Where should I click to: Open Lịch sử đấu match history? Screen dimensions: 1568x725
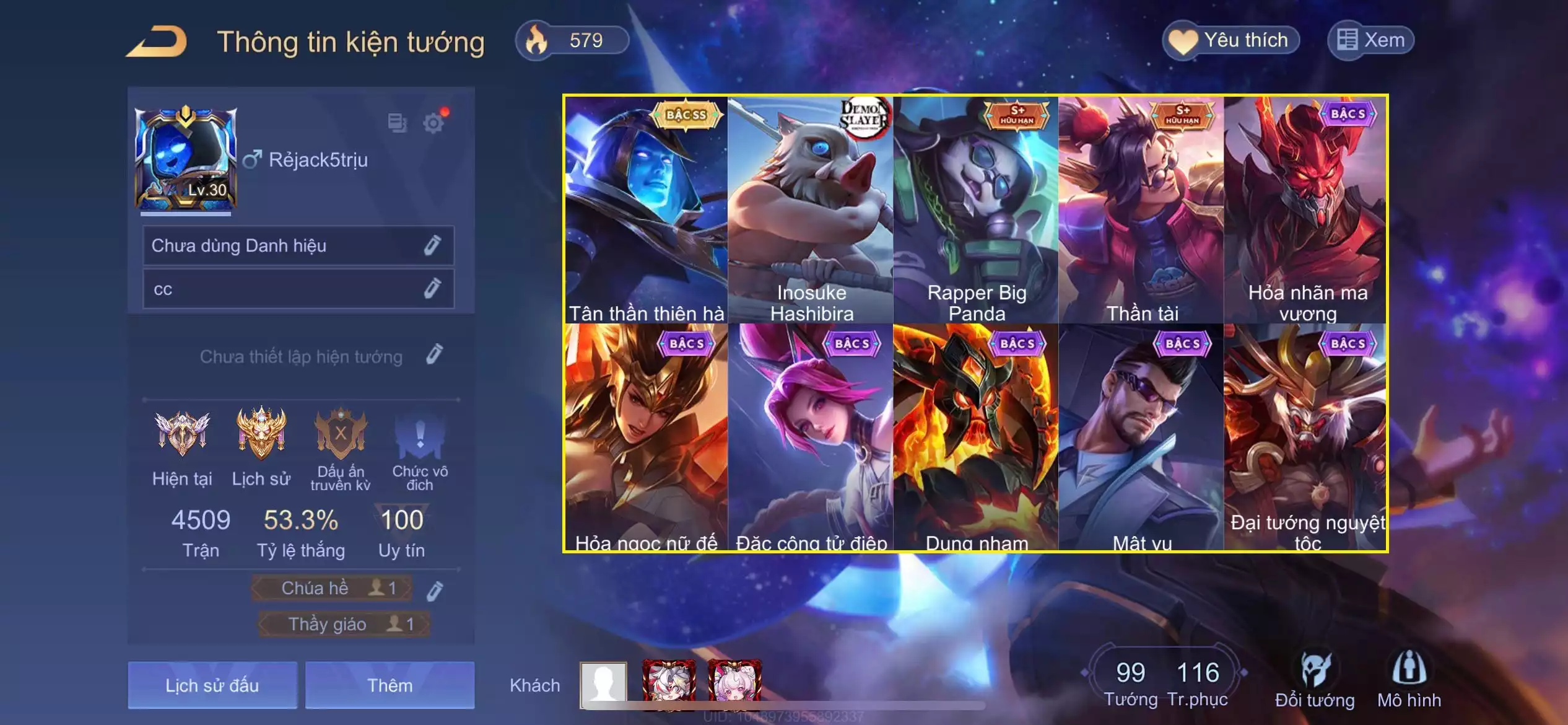click(212, 685)
